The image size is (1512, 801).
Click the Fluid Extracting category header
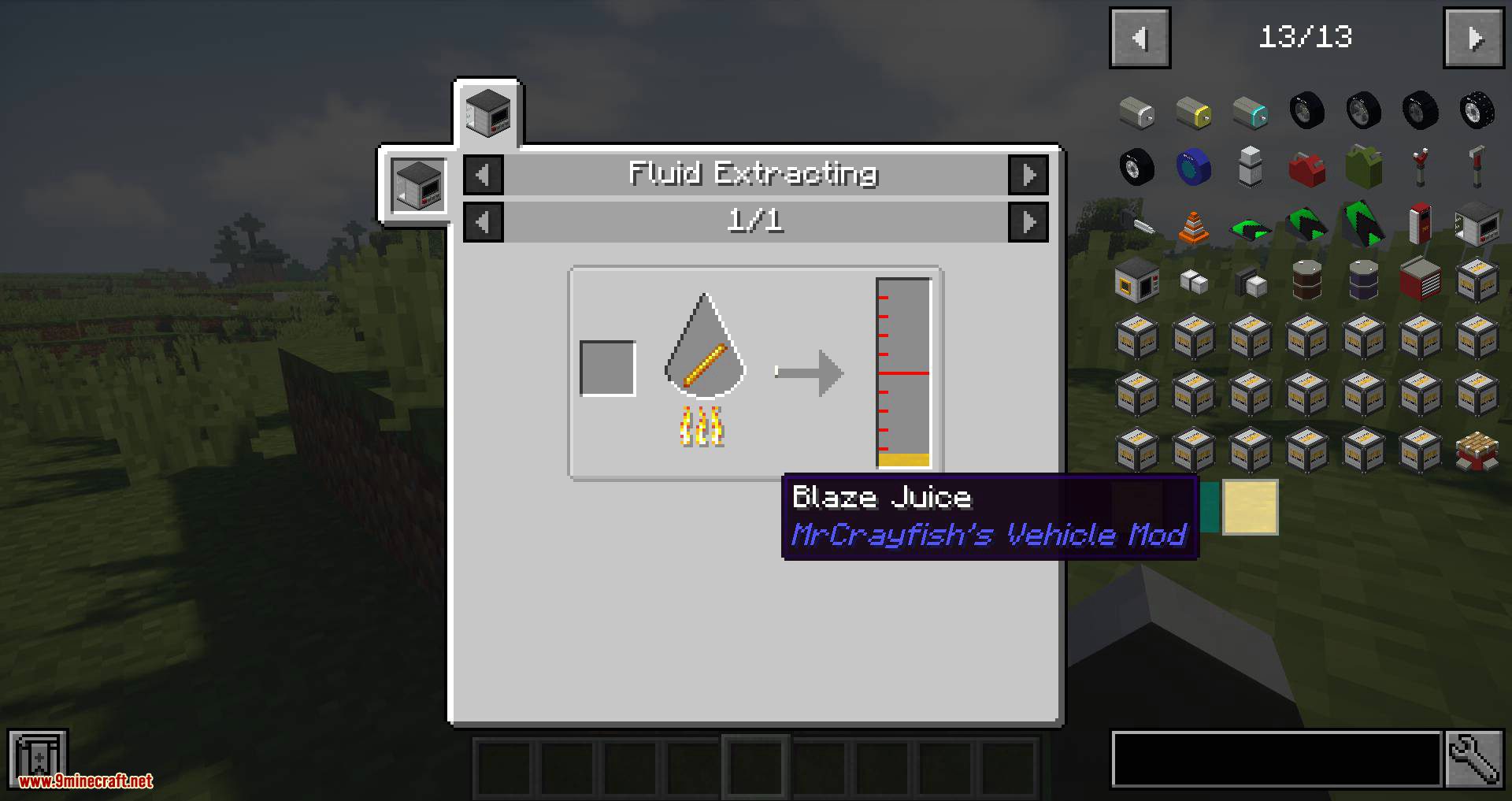pos(754,175)
